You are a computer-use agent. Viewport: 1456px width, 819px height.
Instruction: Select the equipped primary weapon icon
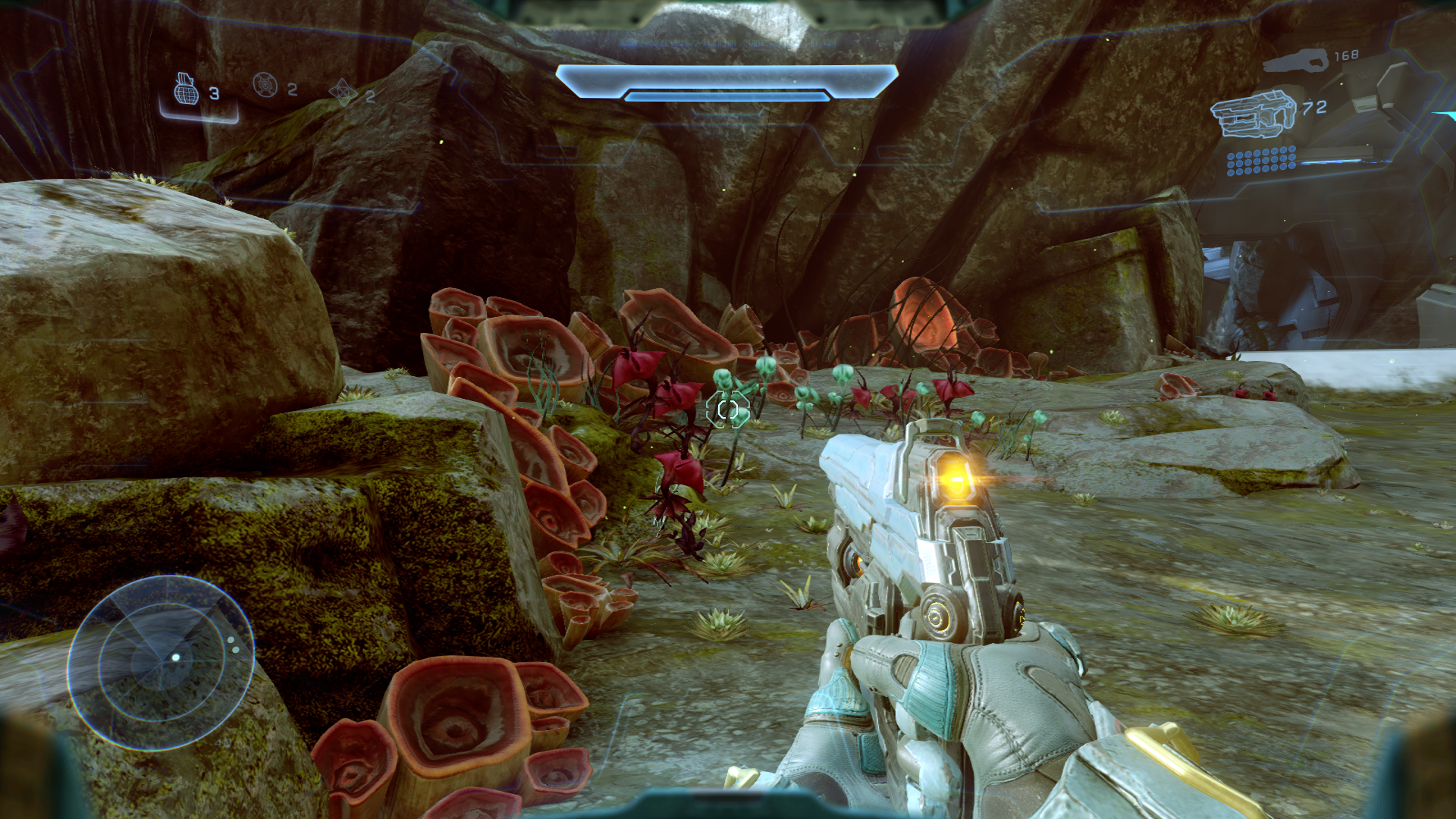[1253, 115]
